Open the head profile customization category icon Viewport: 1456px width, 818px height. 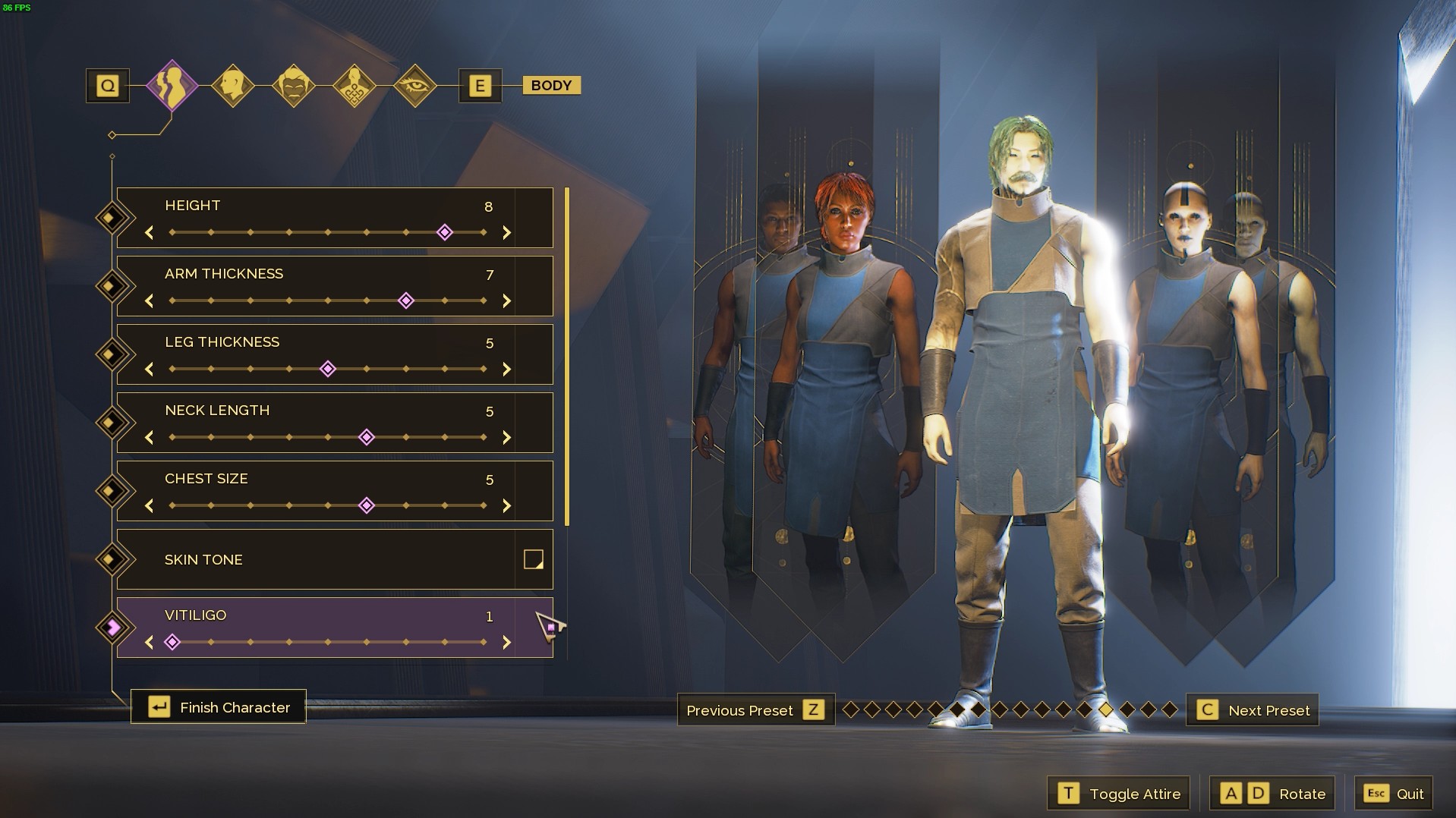235,85
